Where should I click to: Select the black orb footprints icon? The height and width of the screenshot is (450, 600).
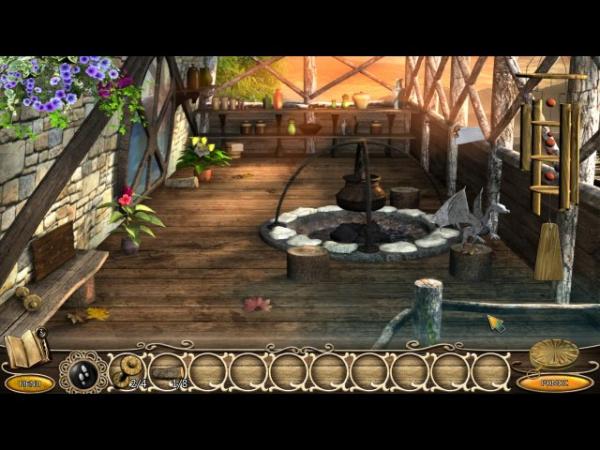[83, 372]
